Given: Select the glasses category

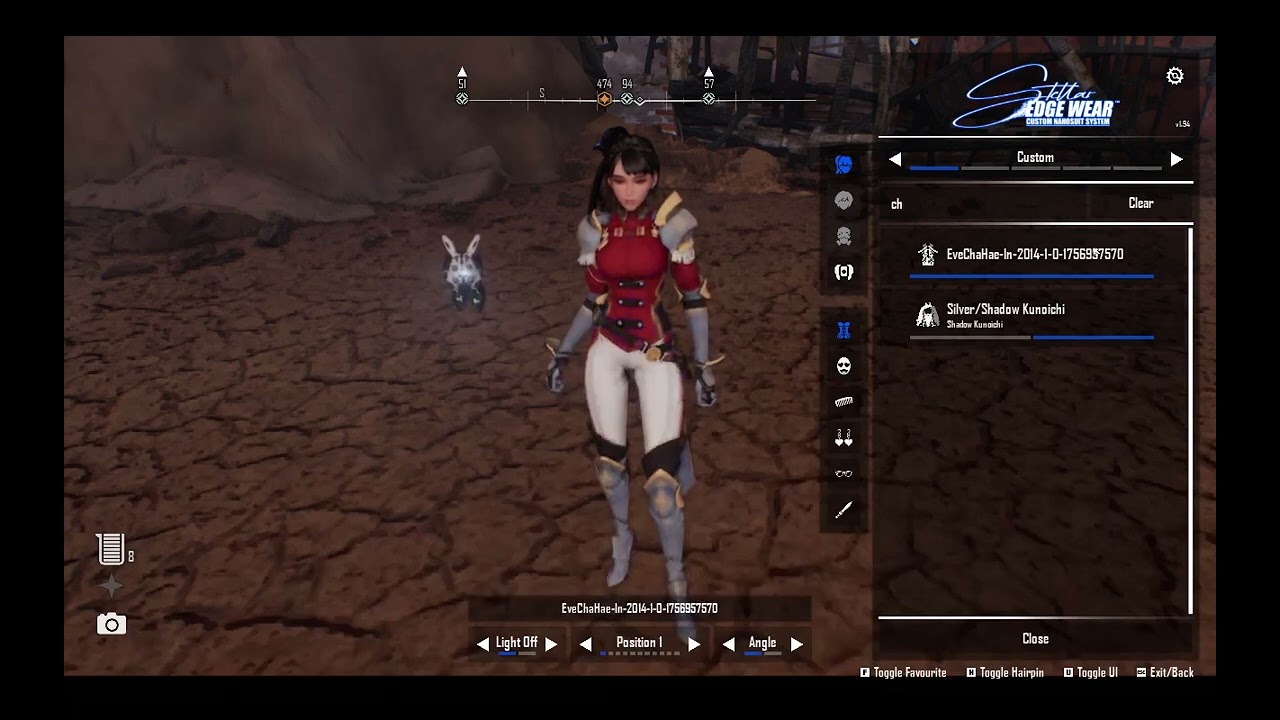Looking at the screenshot, I should 844,474.
